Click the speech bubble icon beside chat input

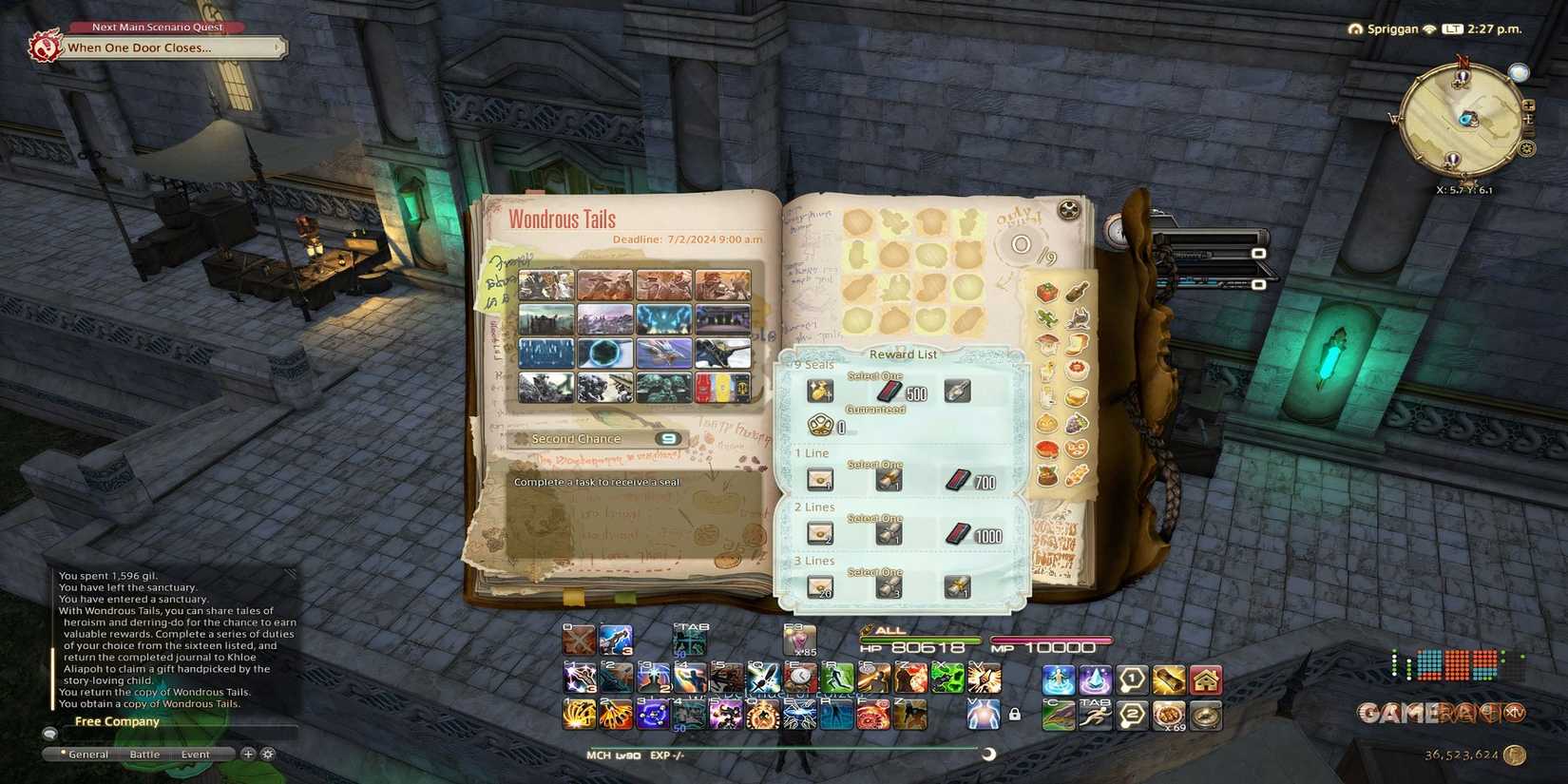click(51, 734)
